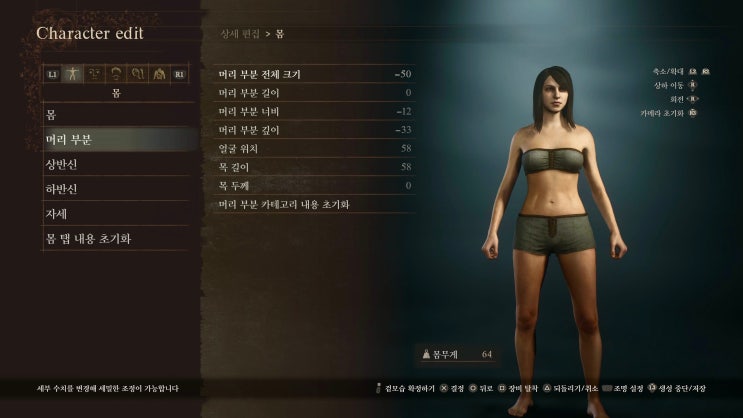Select the 목 길이 neck length row
The width and height of the screenshot is (743, 418).
(316, 167)
